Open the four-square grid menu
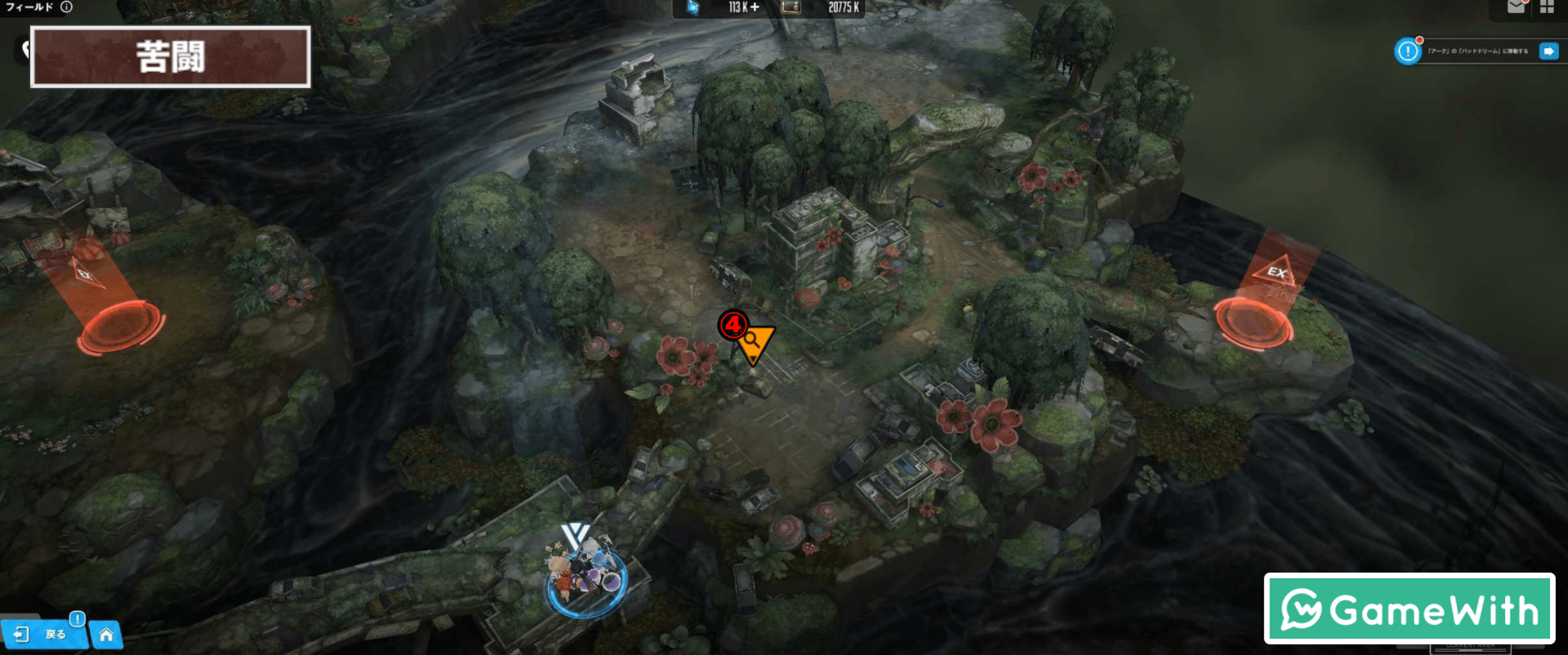 point(1547,7)
